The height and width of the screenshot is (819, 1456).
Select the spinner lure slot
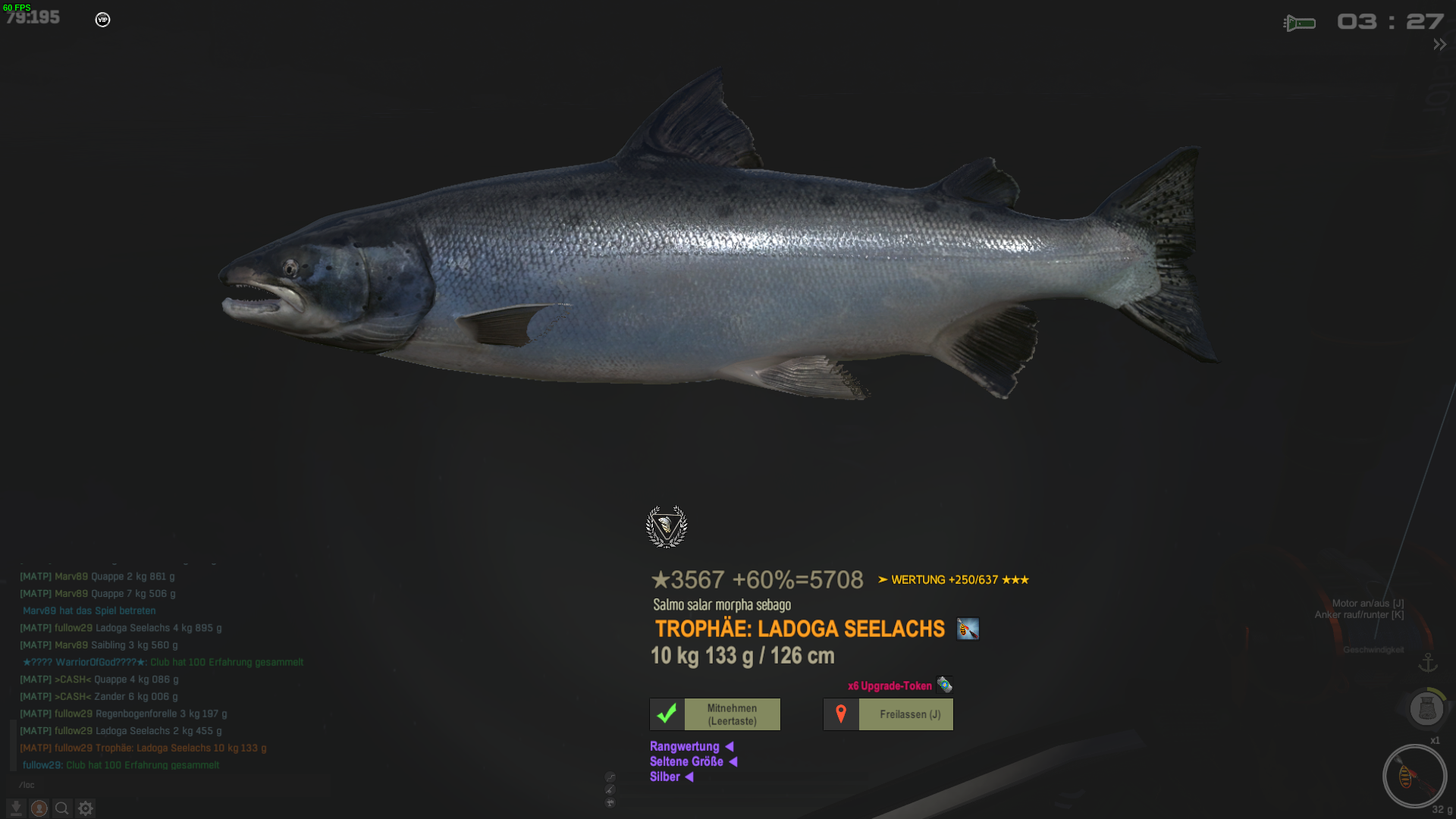pos(1414,776)
